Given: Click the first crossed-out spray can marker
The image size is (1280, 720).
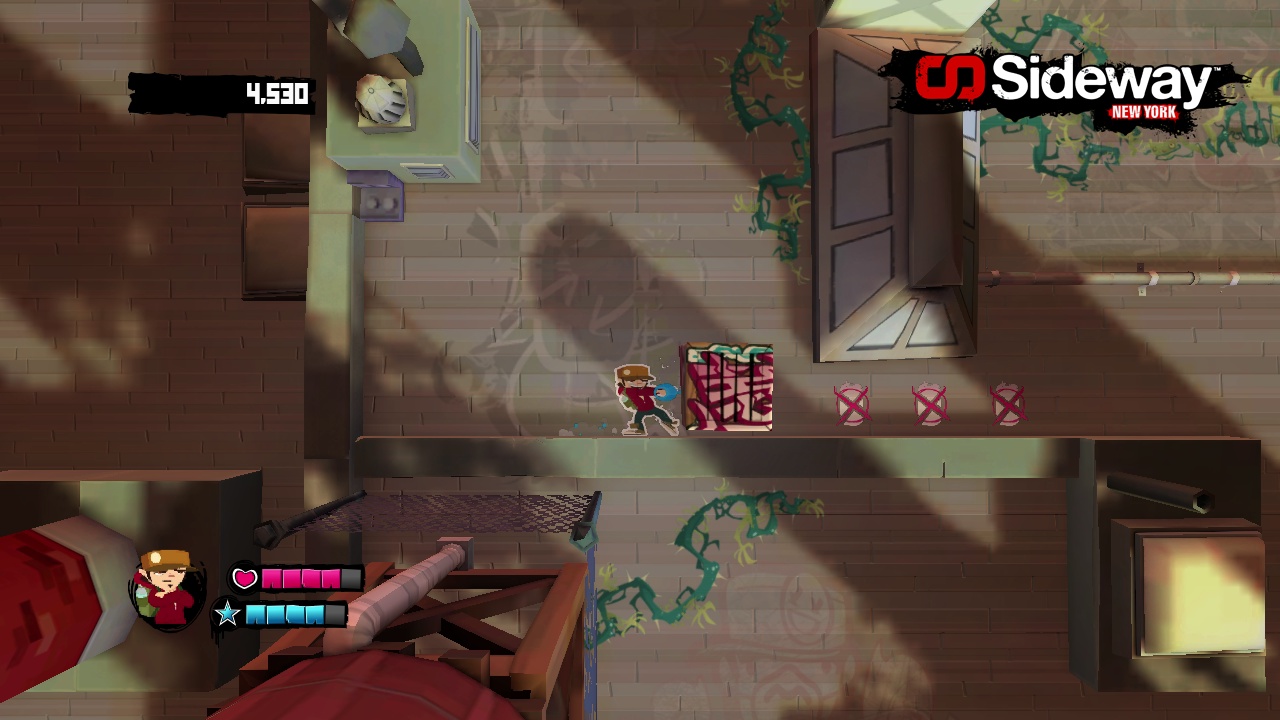Looking at the screenshot, I should point(852,404).
